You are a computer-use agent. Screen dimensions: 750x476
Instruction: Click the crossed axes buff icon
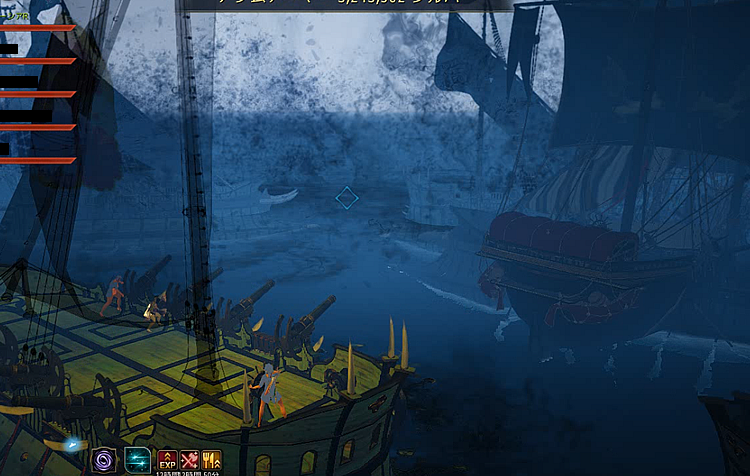tap(190, 460)
